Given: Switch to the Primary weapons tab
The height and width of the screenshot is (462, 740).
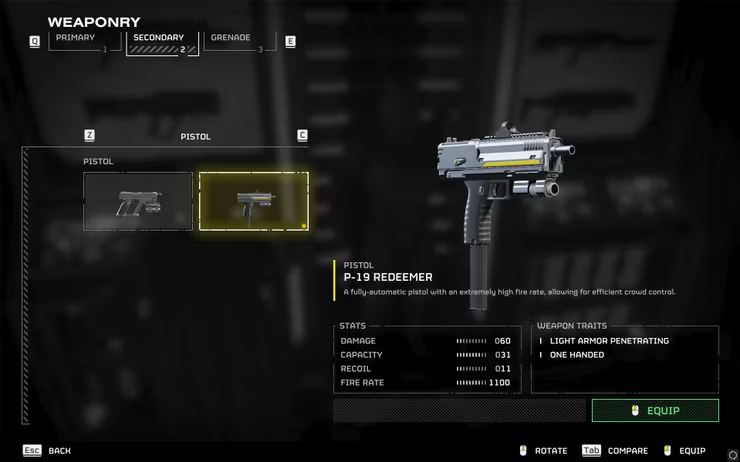Looking at the screenshot, I should pyautogui.click(x=78, y=42).
